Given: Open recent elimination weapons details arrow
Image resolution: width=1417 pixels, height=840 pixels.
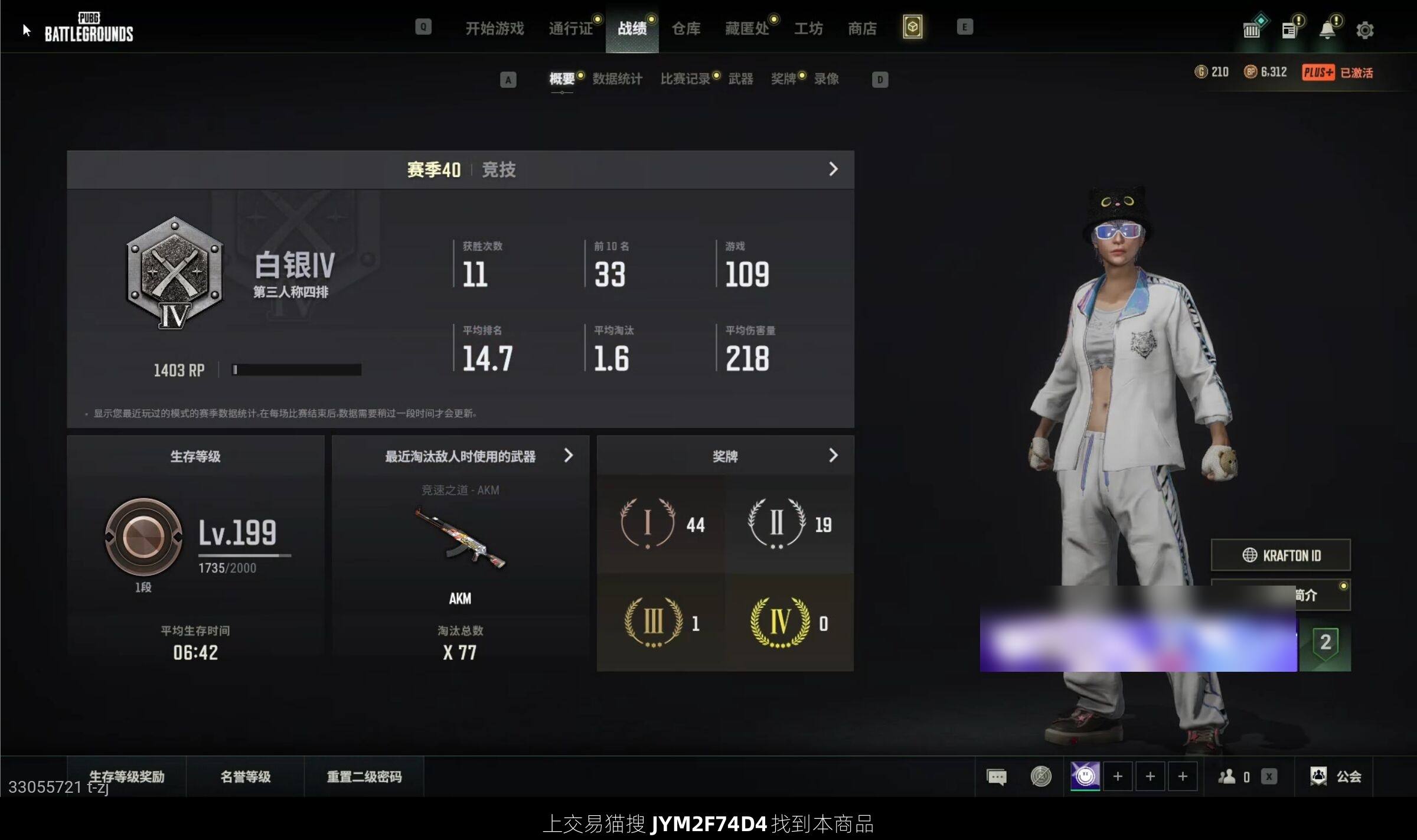Looking at the screenshot, I should (568, 455).
